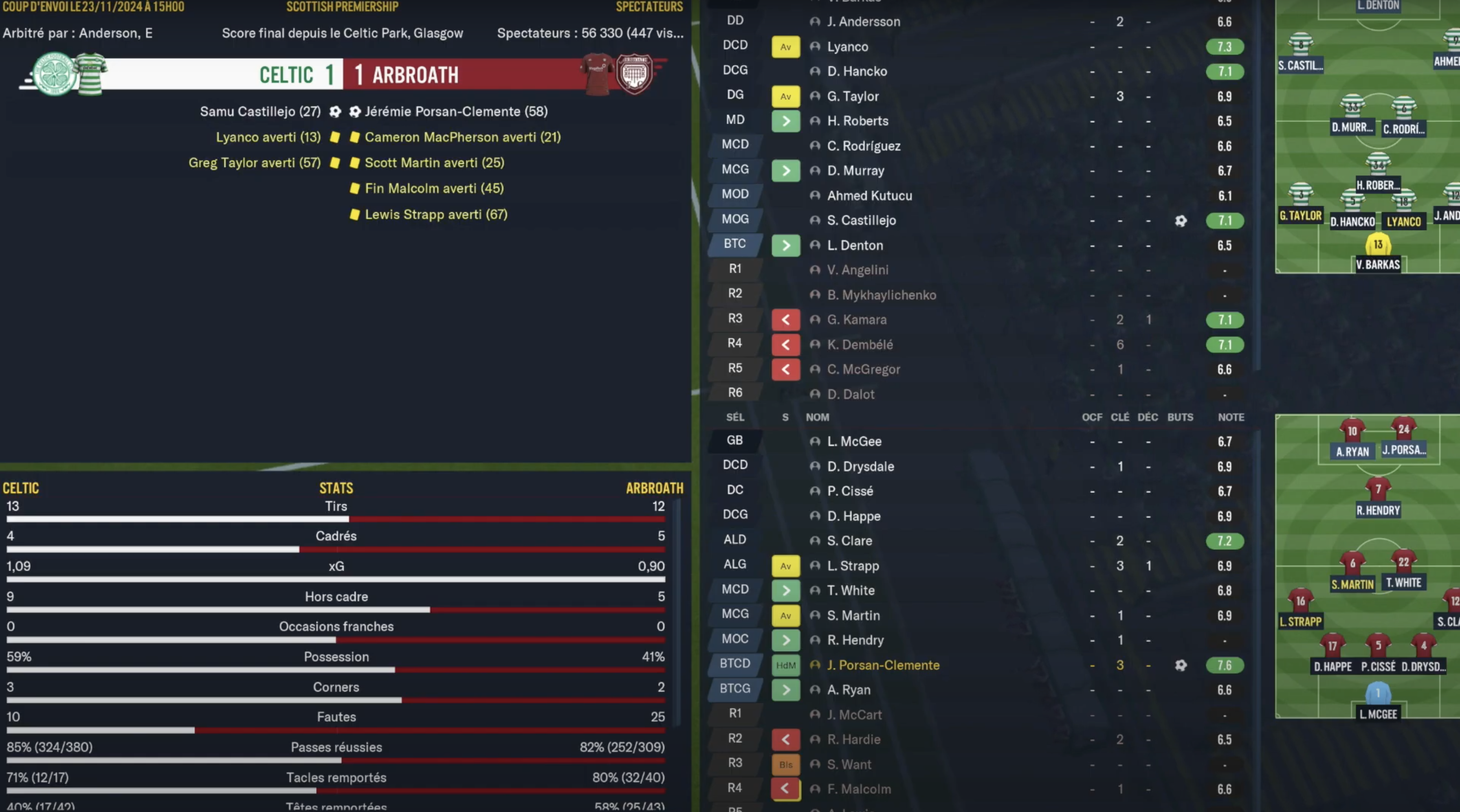Open Lyanco's player row
This screenshot has height=812, width=1460.
[847, 46]
